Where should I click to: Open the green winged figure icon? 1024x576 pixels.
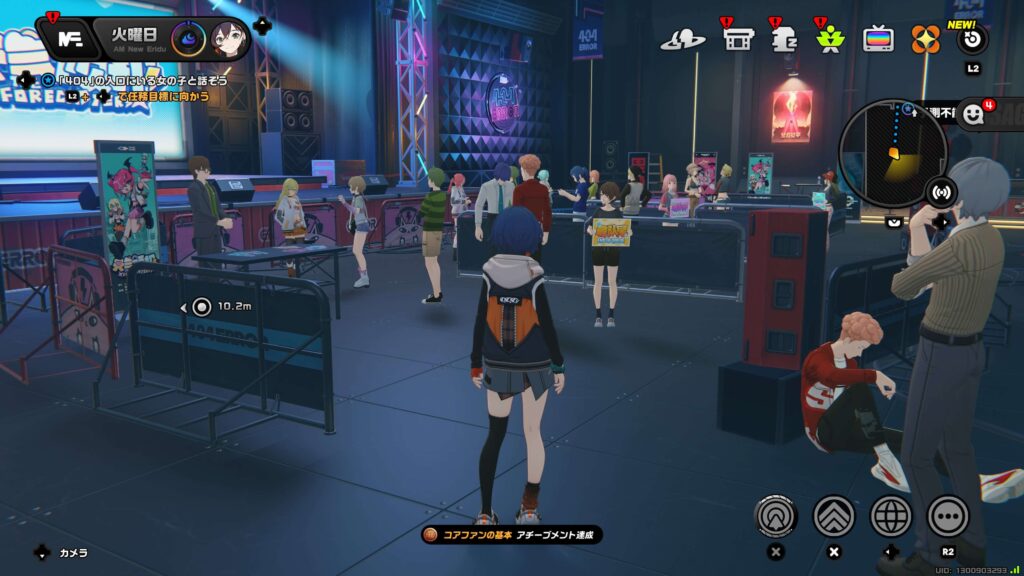pos(830,40)
